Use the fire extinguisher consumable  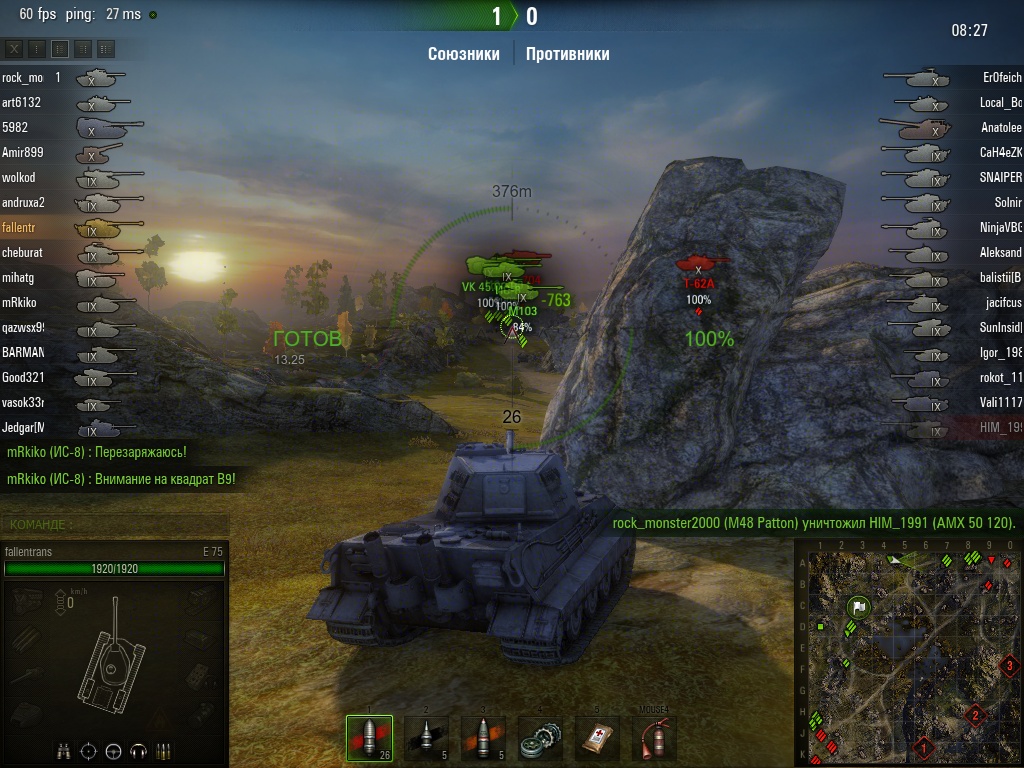tap(655, 739)
